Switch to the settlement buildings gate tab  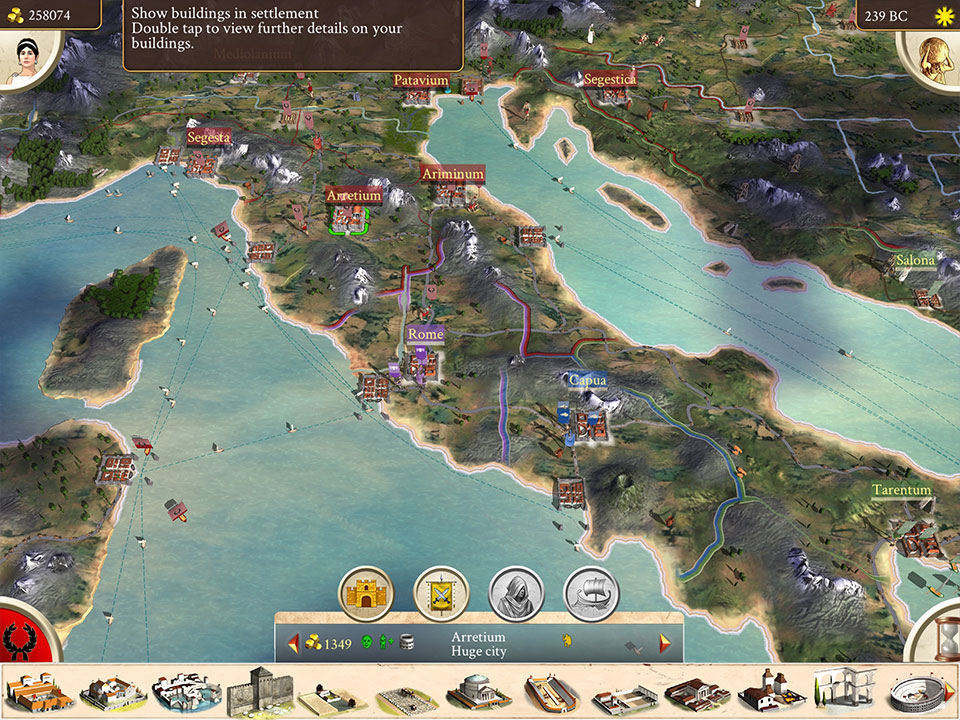pos(365,593)
